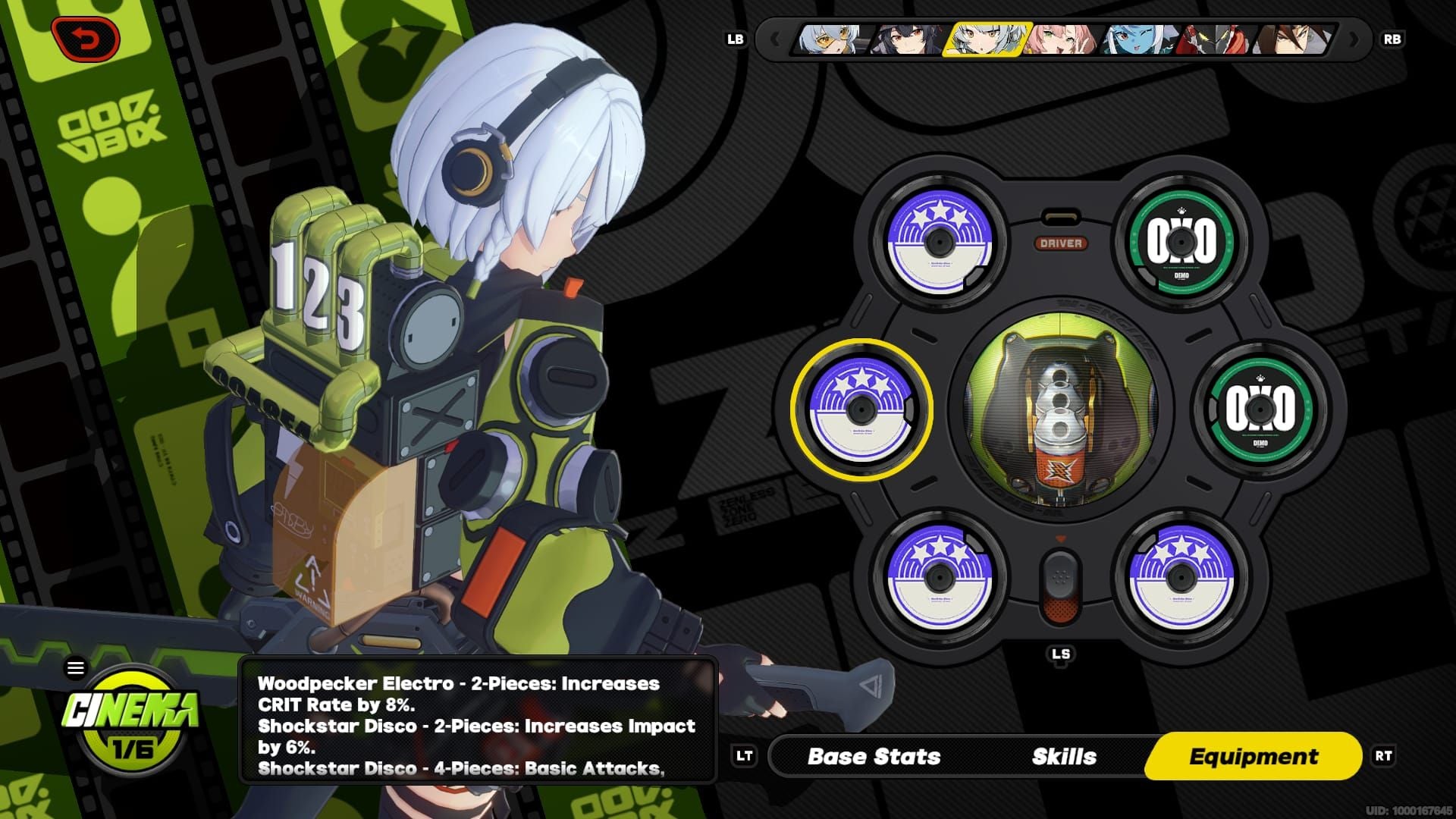Open the W-Engine slot in the center
The height and width of the screenshot is (819, 1456).
point(1060,409)
